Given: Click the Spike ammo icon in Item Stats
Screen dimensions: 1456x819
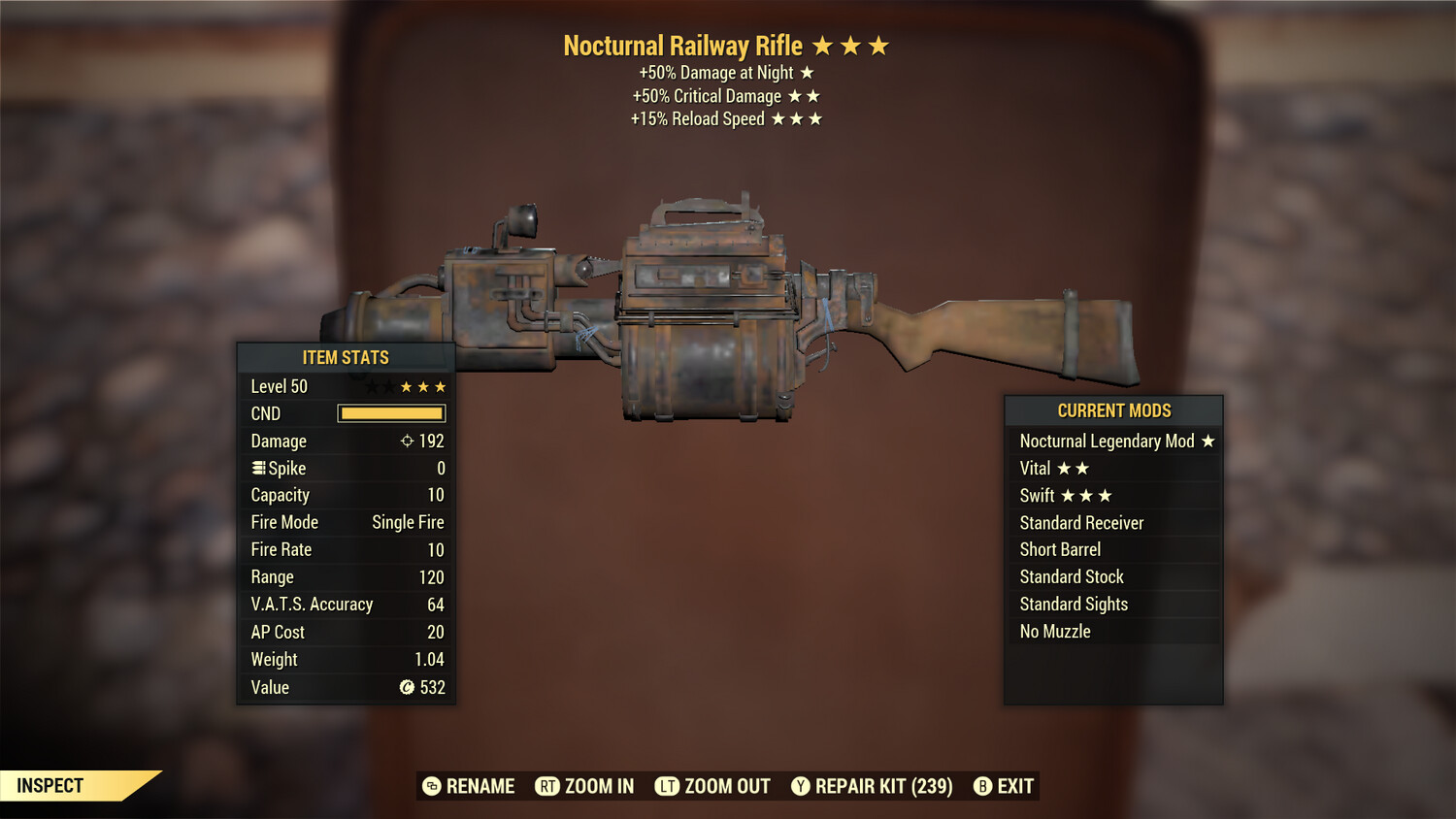Looking at the screenshot, I should coord(258,468).
